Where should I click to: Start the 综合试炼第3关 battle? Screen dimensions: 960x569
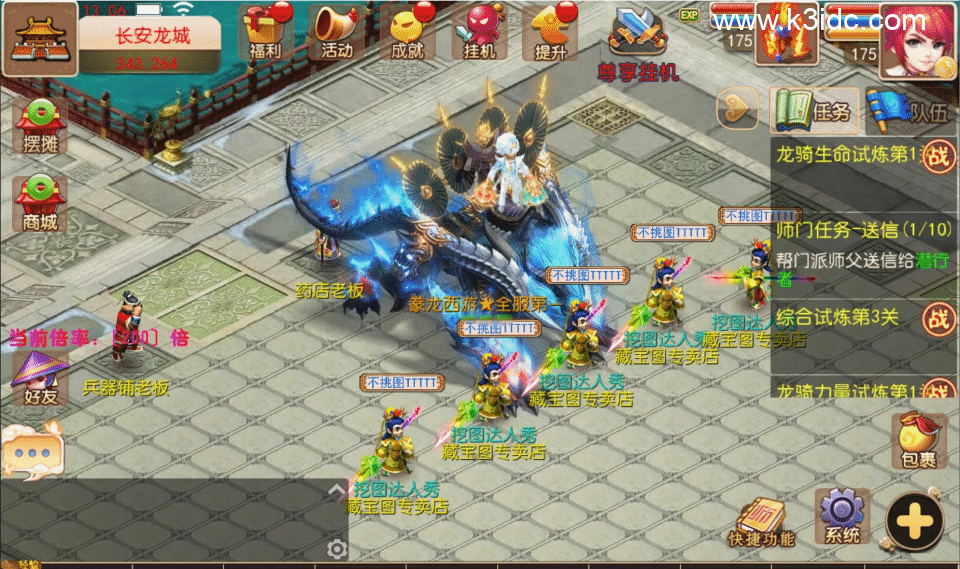(937, 318)
